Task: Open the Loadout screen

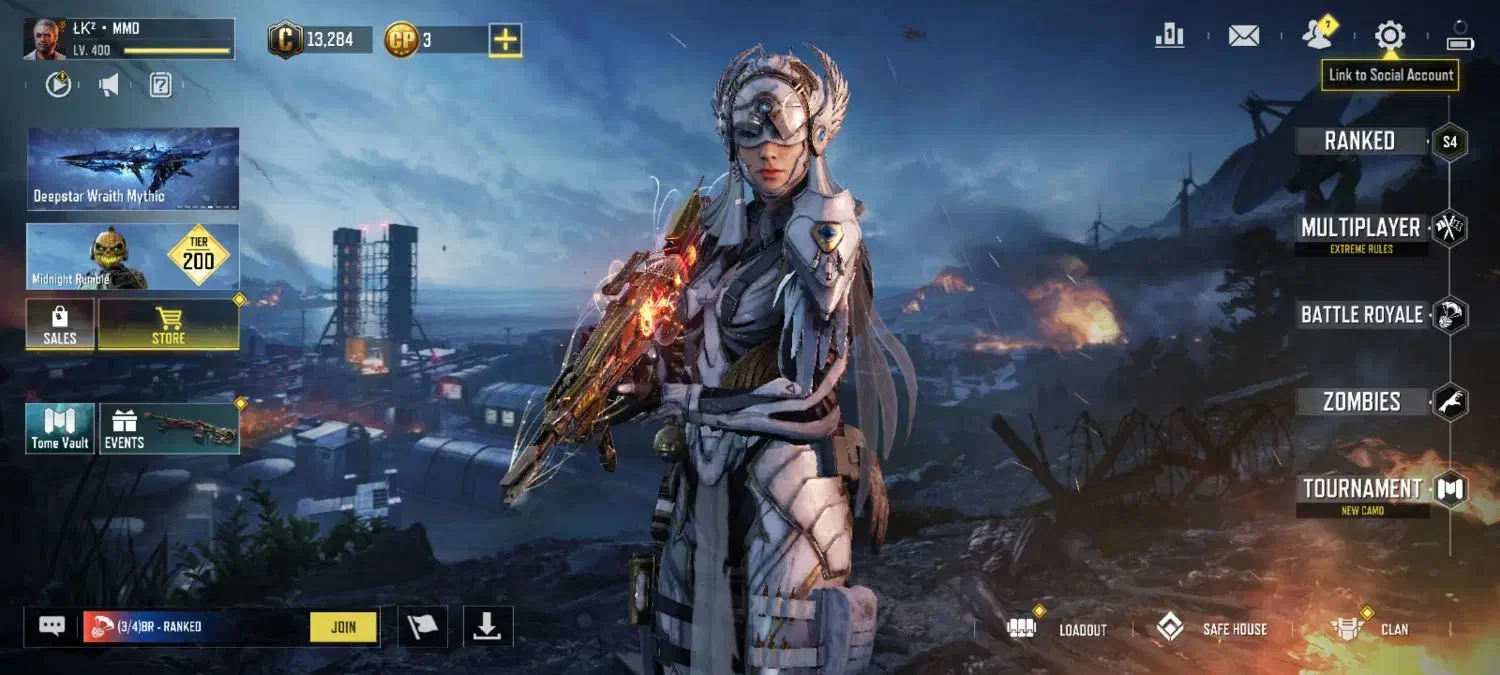Action: coord(1063,629)
